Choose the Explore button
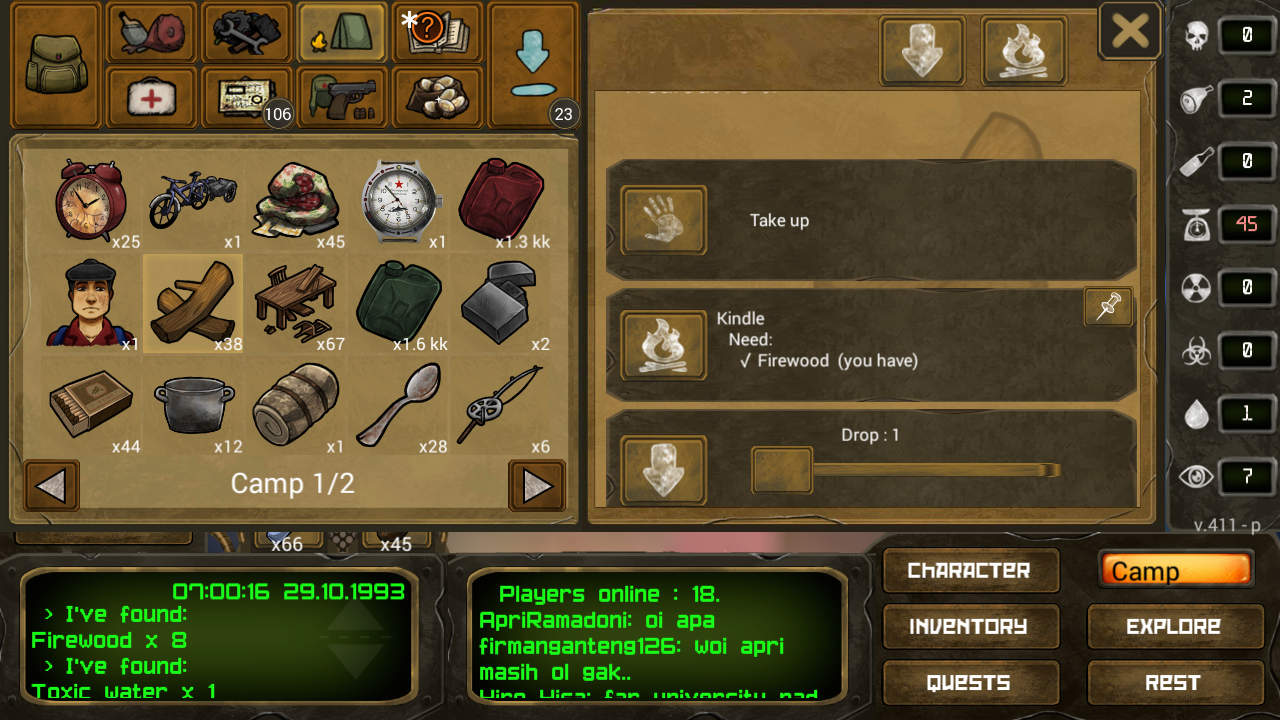This screenshot has width=1280, height=720. (x=1173, y=627)
